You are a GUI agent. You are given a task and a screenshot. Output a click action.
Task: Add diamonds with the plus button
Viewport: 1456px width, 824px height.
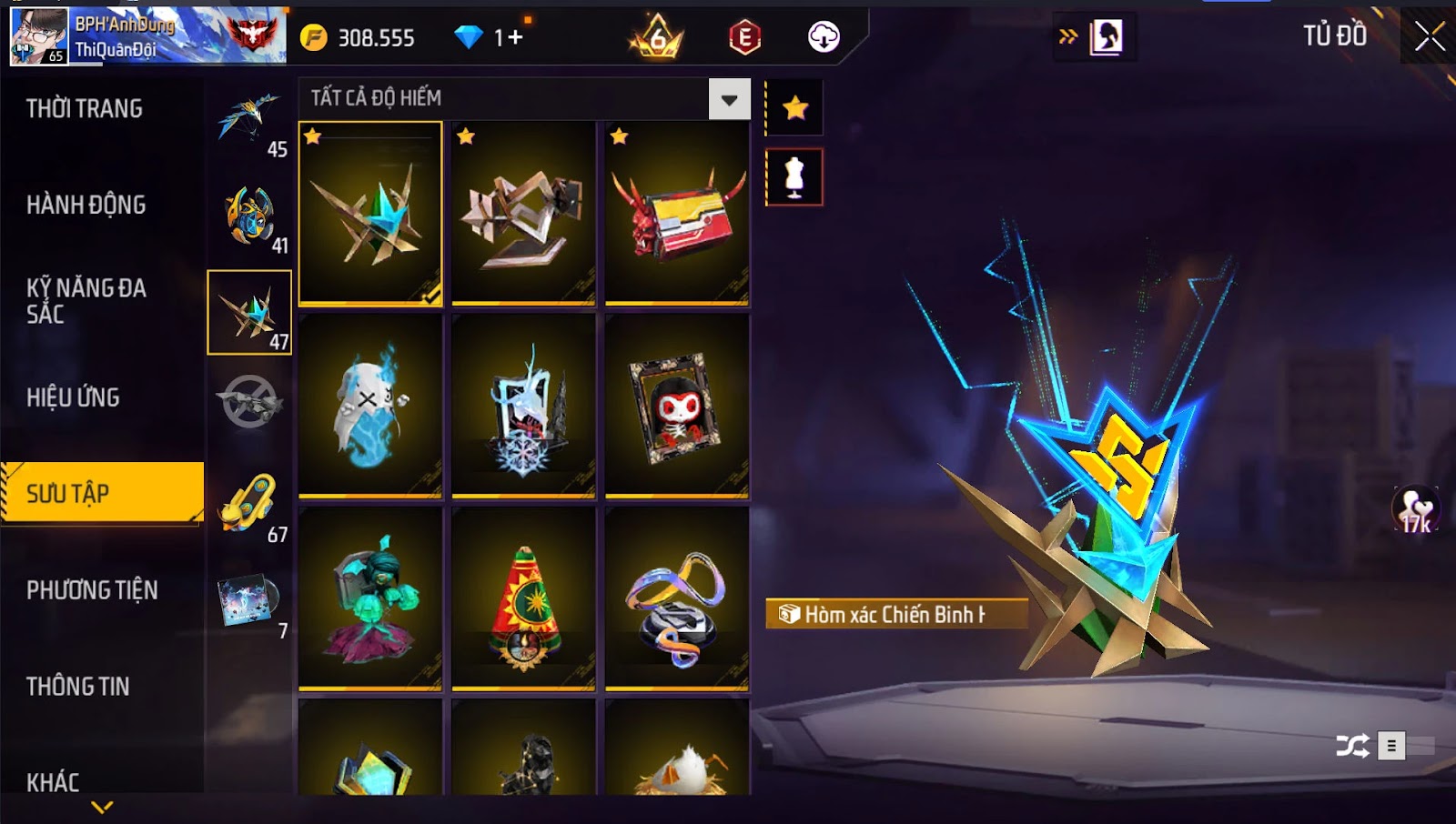click(x=516, y=37)
